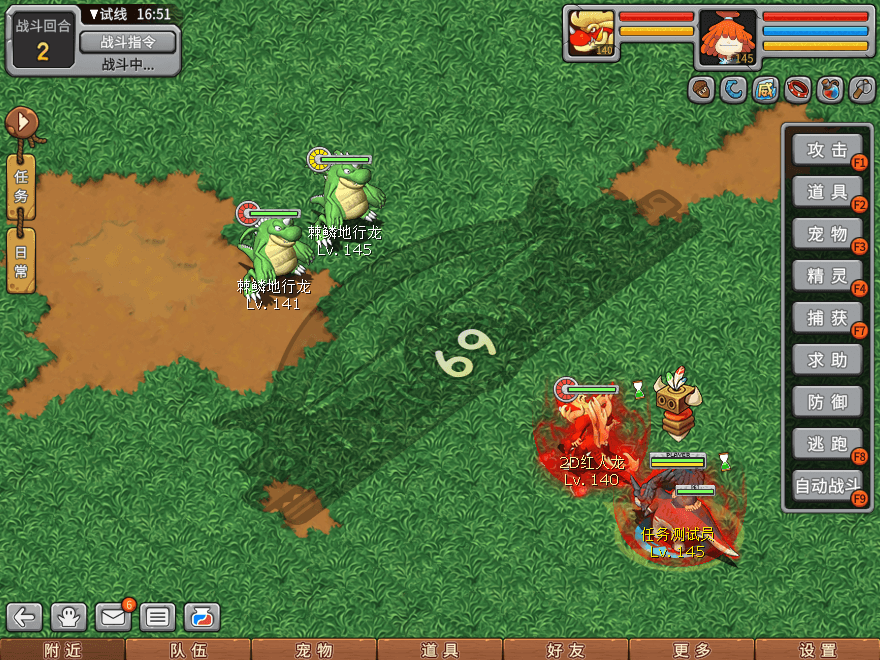This screenshot has width=880, height=660.
Task: Open the 道具 (Items) battle command
Action: 827,192
